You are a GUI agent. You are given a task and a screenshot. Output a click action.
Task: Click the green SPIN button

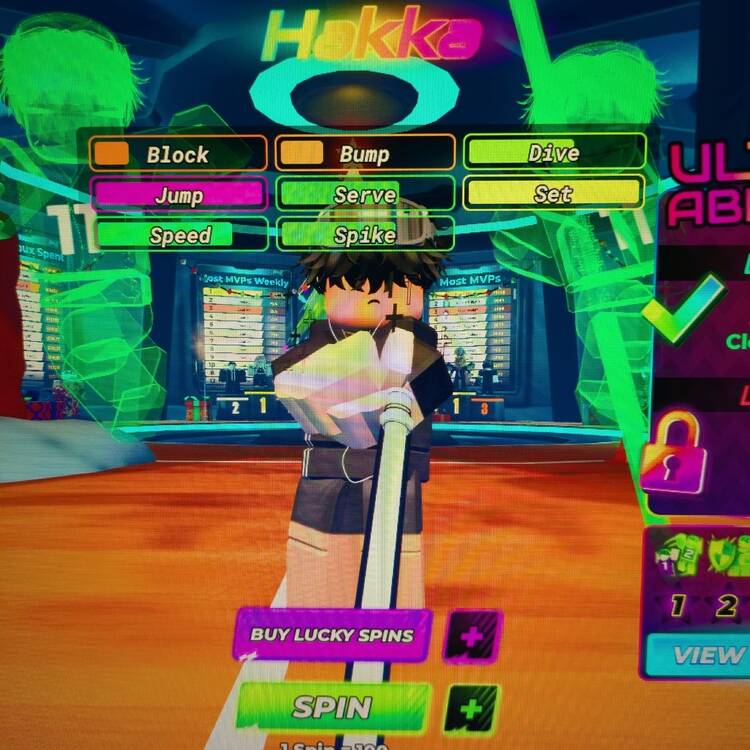(x=333, y=708)
